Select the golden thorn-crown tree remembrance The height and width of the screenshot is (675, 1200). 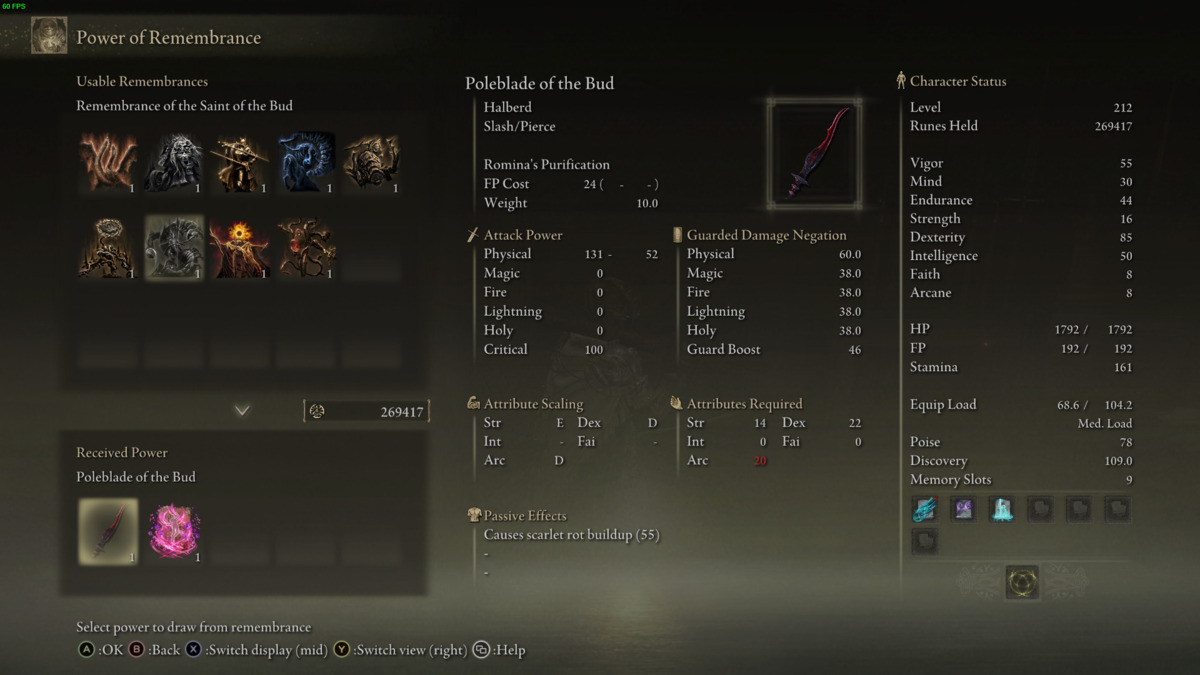point(108,247)
